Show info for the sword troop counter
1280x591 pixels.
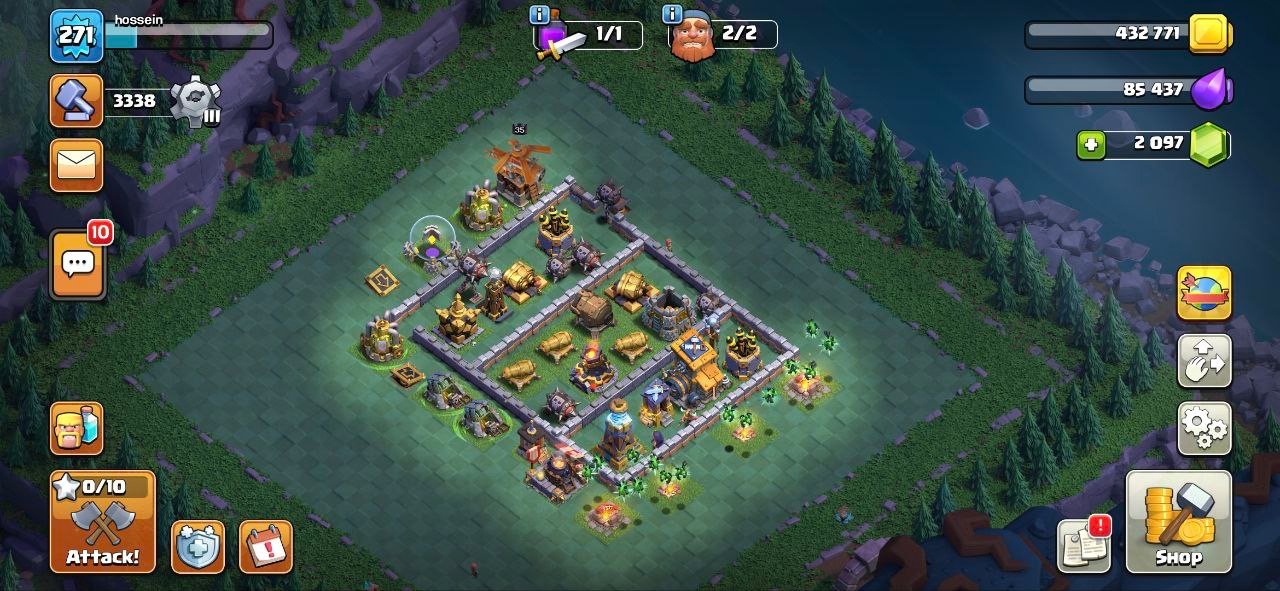541,15
